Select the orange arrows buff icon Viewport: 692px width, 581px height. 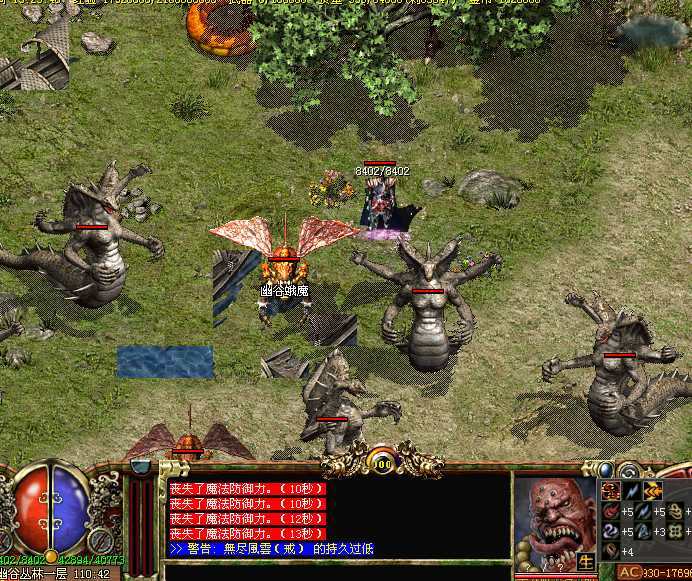[x=652, y=490]
